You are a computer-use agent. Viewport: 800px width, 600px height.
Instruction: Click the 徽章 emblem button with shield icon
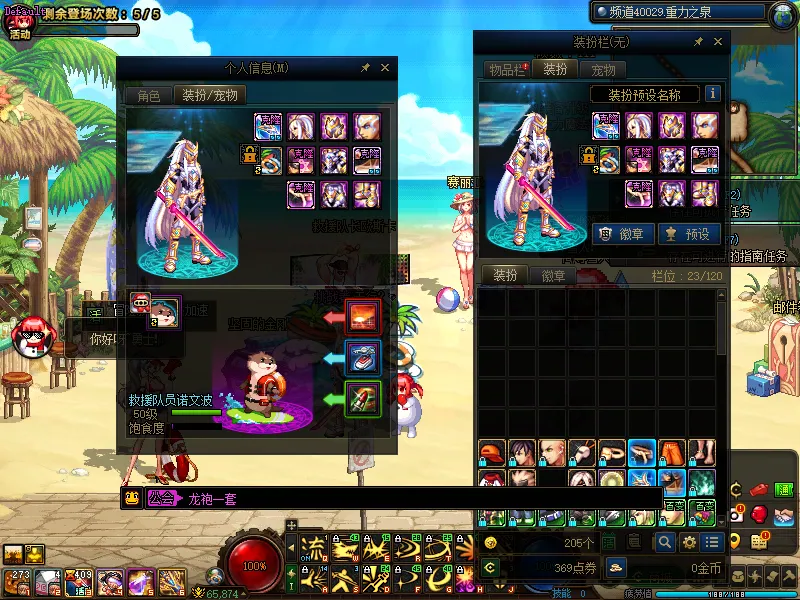622,234
